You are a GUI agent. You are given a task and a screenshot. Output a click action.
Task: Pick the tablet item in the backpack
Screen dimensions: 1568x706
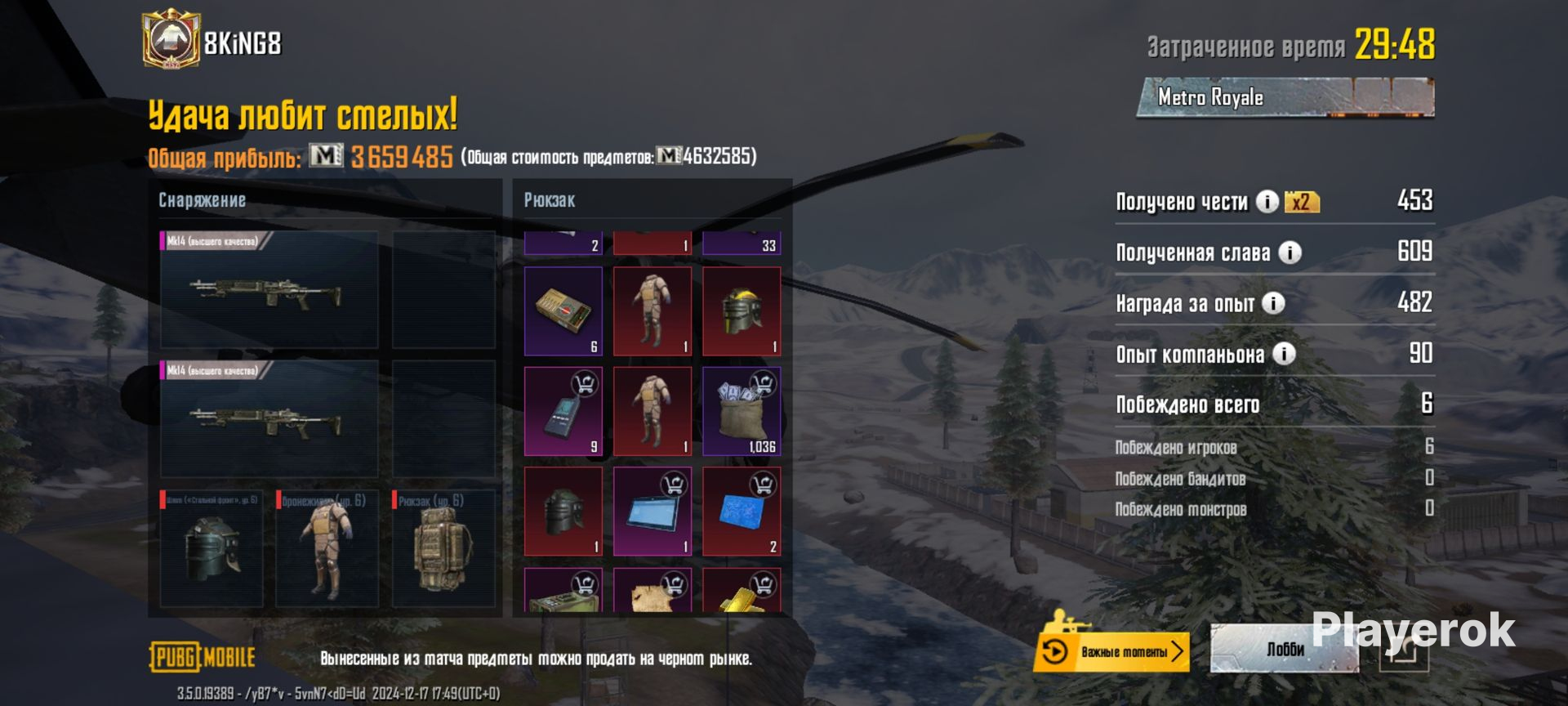click(x=653, y=512)
